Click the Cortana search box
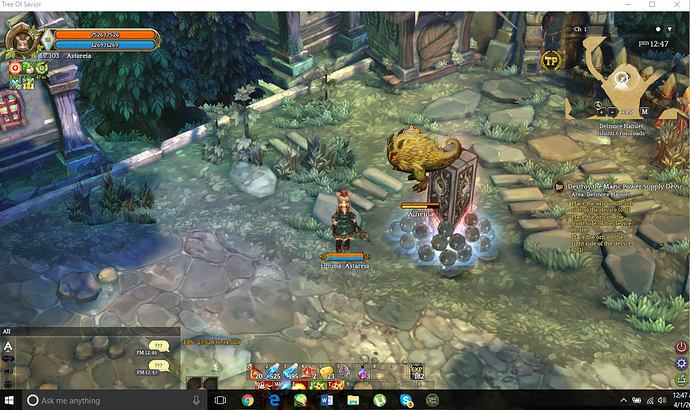Viewport: 690px width, 410px height. pyautogui.click(x=100, y=400)
